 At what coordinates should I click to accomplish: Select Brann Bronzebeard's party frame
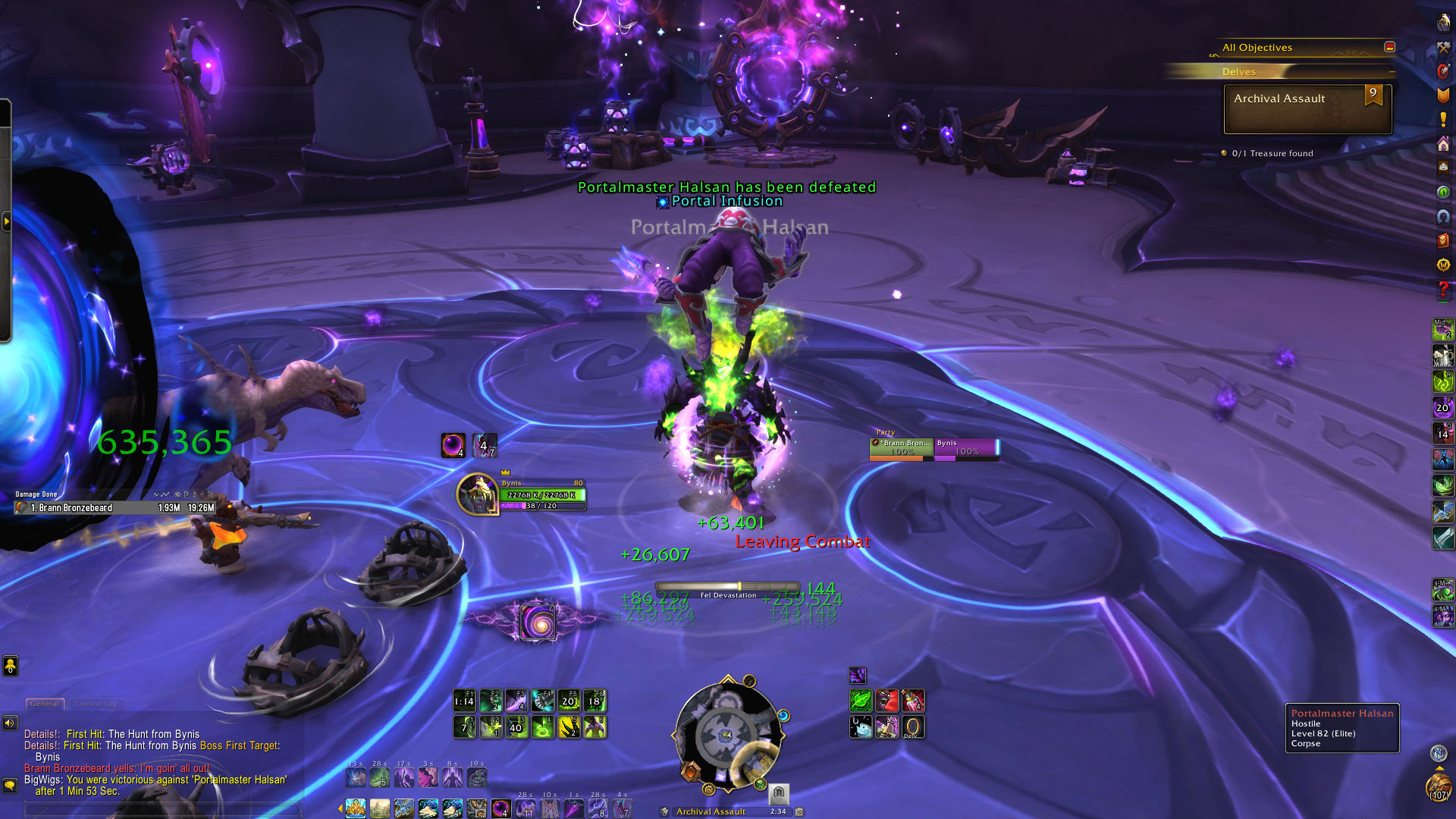click(x=901, y=447)
